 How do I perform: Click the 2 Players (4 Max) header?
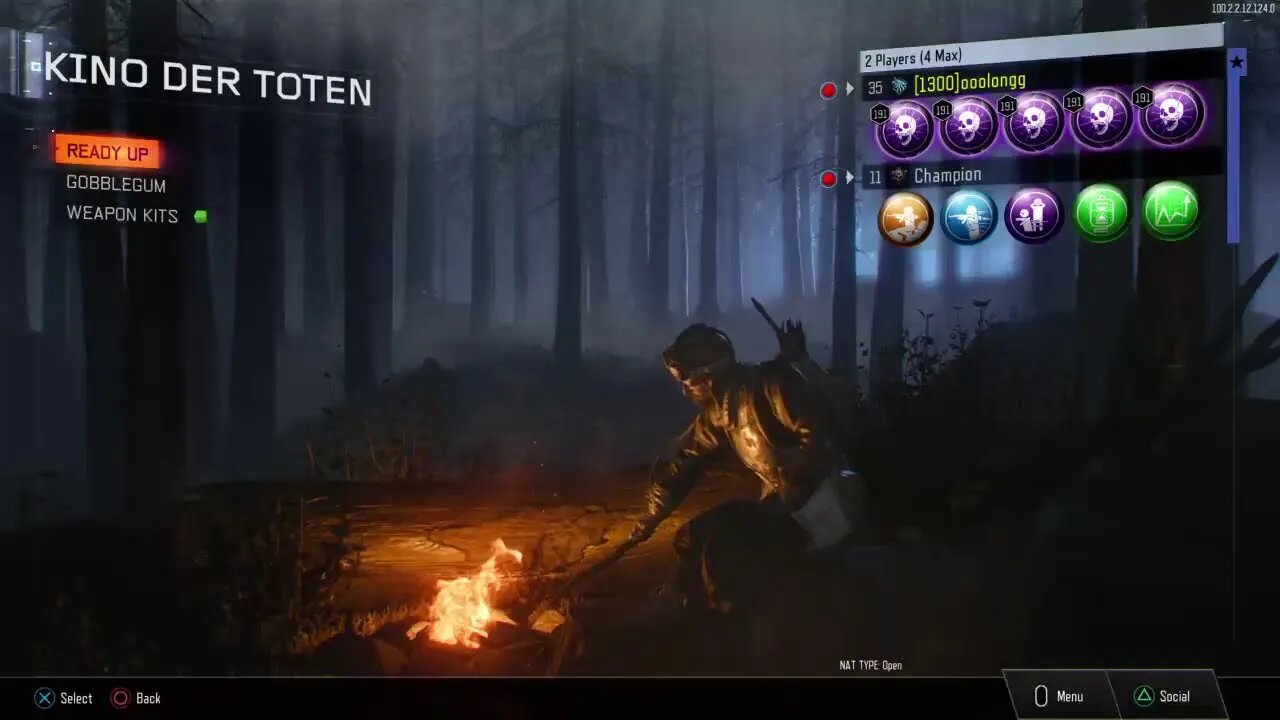coord(914,58)
